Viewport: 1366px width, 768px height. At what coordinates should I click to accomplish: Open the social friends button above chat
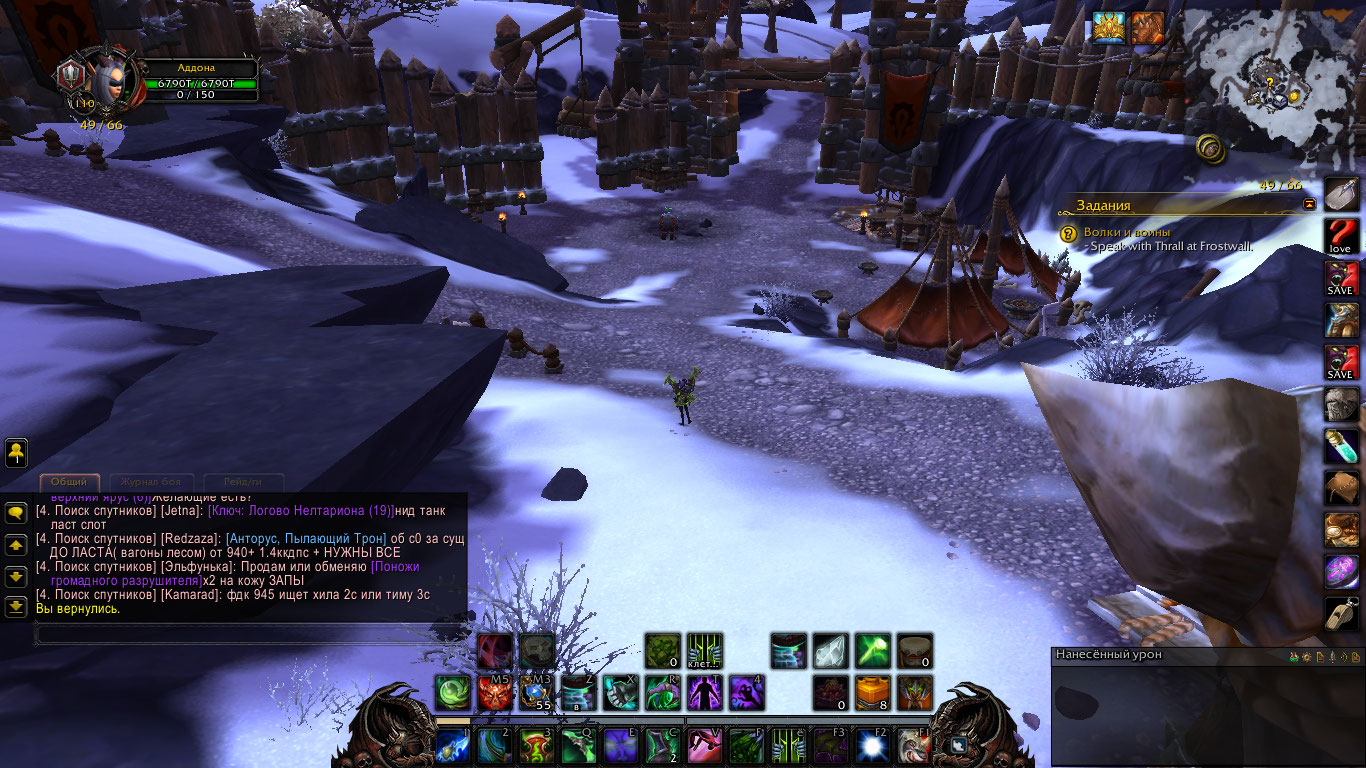(x=16, y=453)
